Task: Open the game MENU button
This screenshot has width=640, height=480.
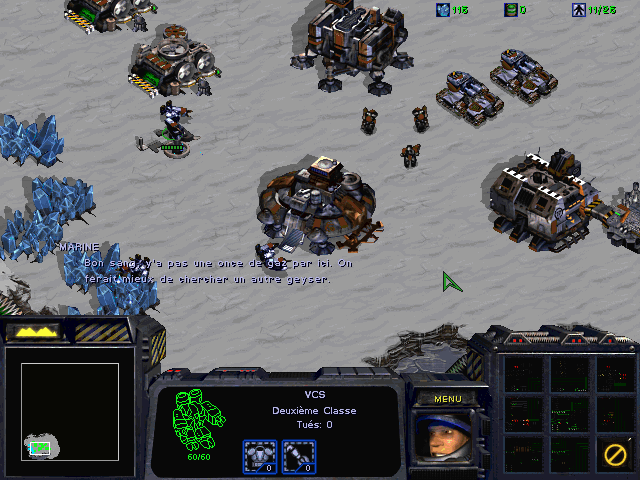Action: [447, 398]
